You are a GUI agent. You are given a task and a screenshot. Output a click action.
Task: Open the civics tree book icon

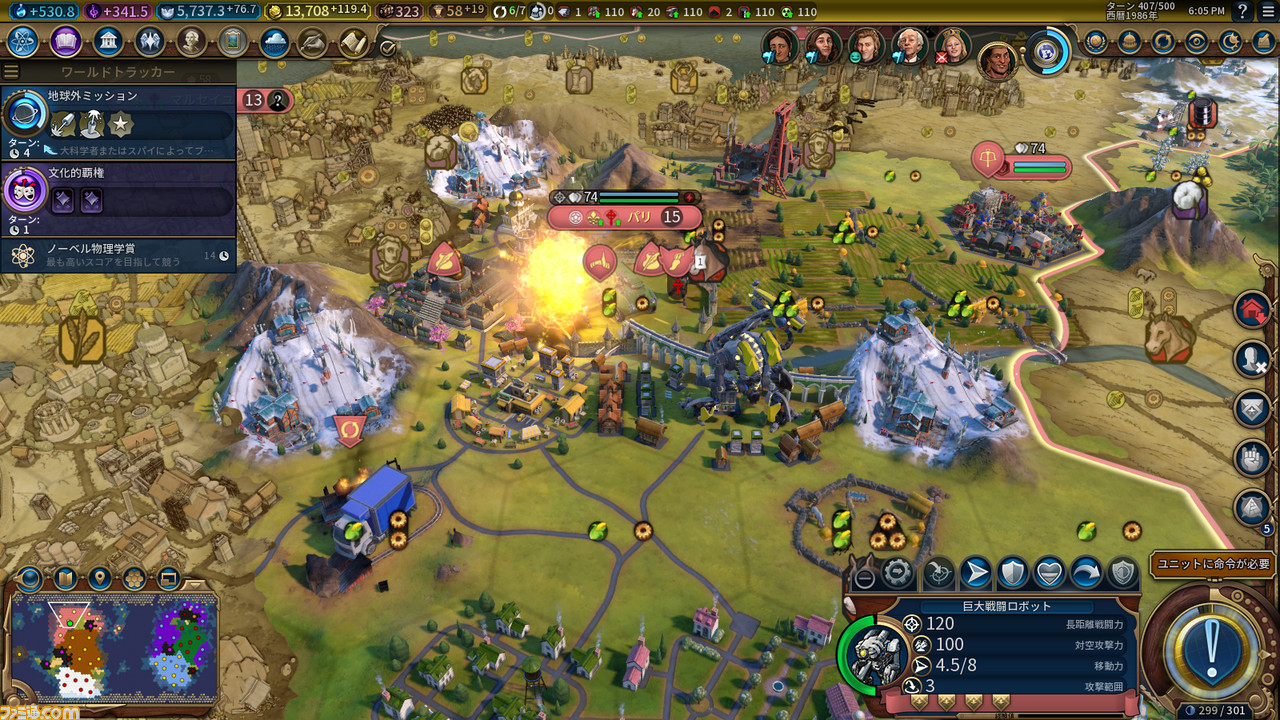[66, 42]
